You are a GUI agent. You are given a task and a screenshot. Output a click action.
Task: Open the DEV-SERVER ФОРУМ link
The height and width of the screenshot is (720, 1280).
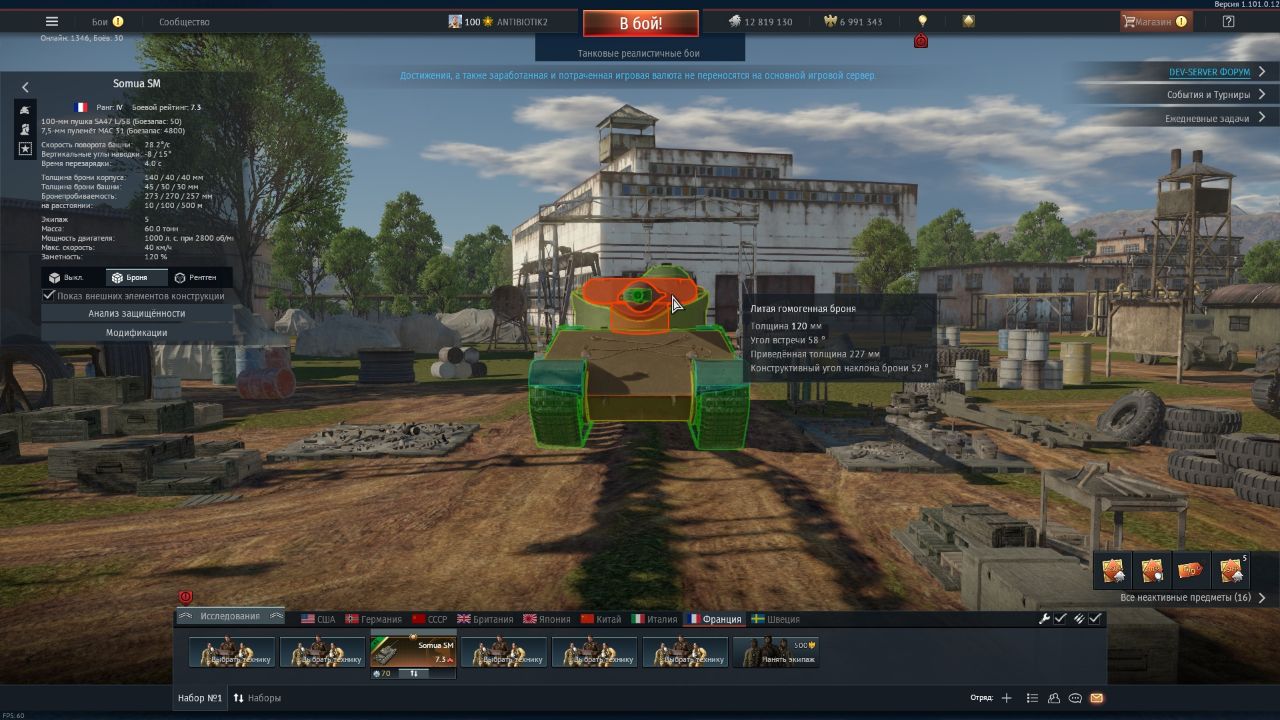click(x=1209, y=72)
